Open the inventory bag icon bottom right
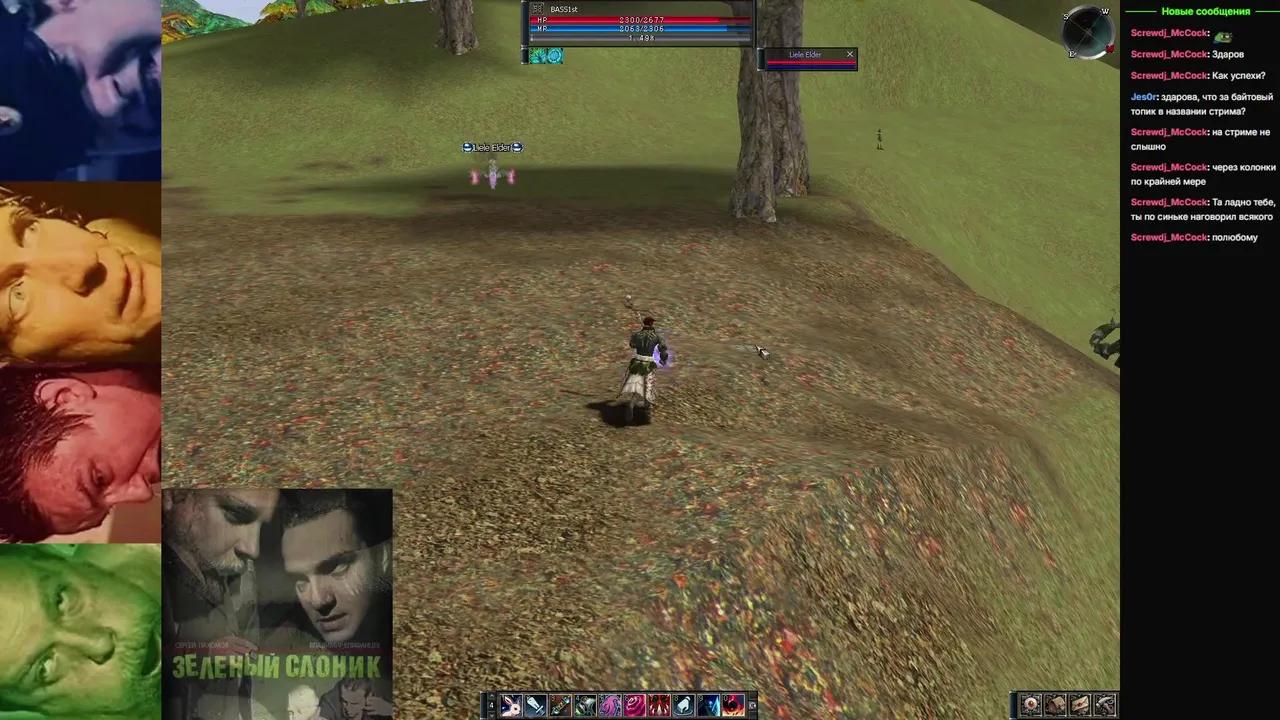1280x720 pixels. click(x=1055, y=705)
